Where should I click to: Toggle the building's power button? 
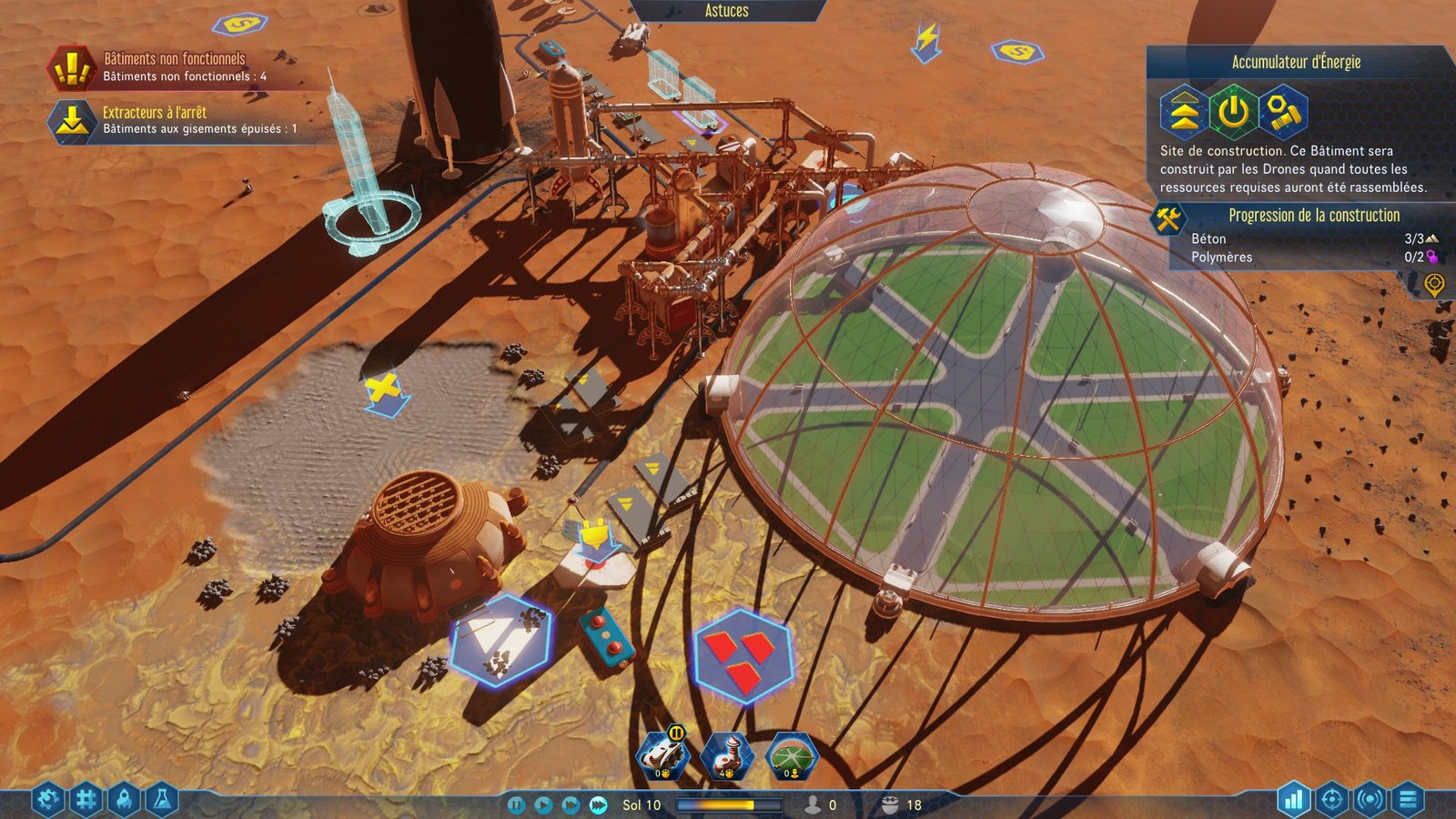(x=1233, y=112)
